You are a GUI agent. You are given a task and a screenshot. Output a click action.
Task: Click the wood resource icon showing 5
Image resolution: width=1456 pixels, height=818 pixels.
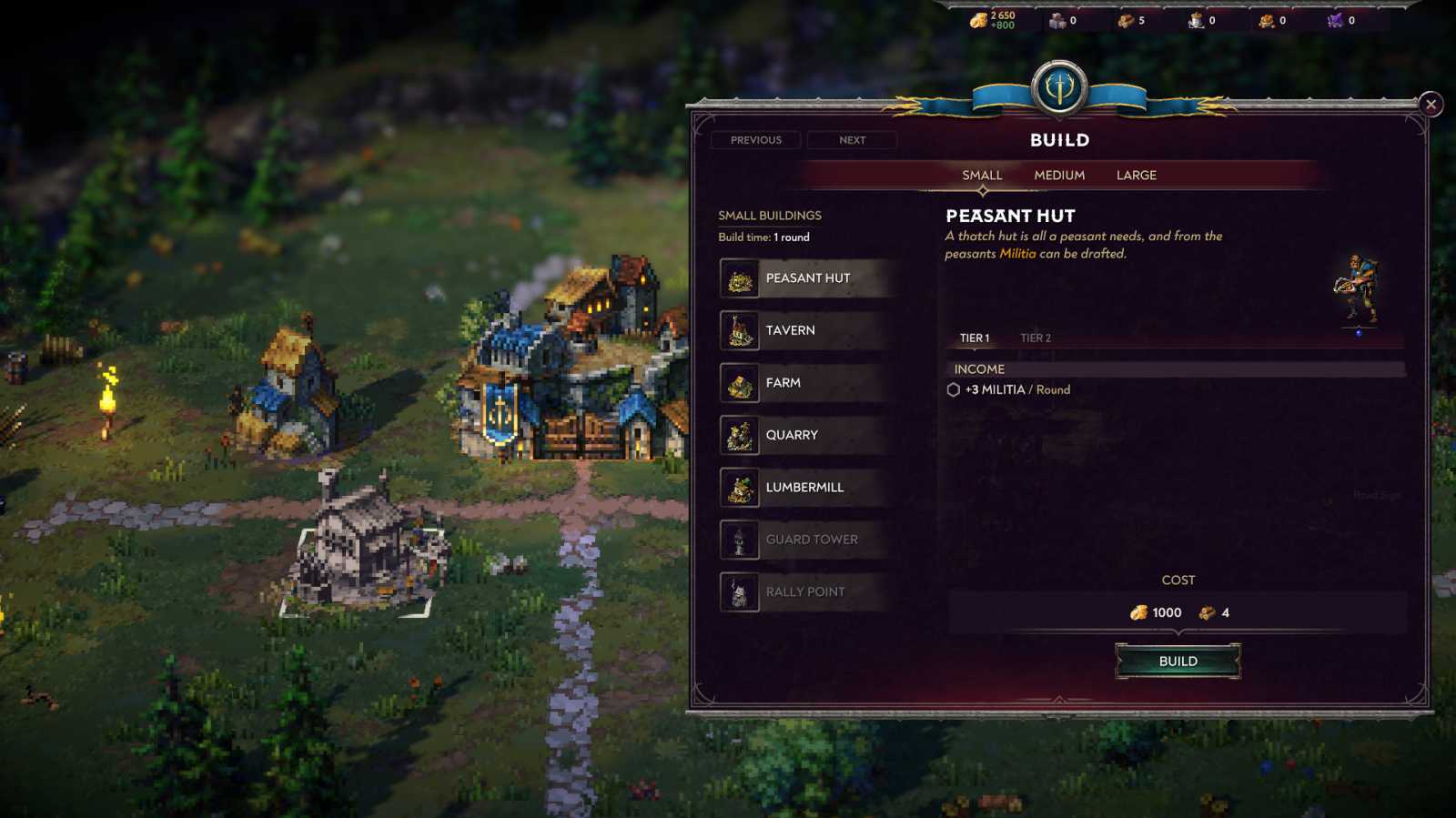(x=1121, y=20)
